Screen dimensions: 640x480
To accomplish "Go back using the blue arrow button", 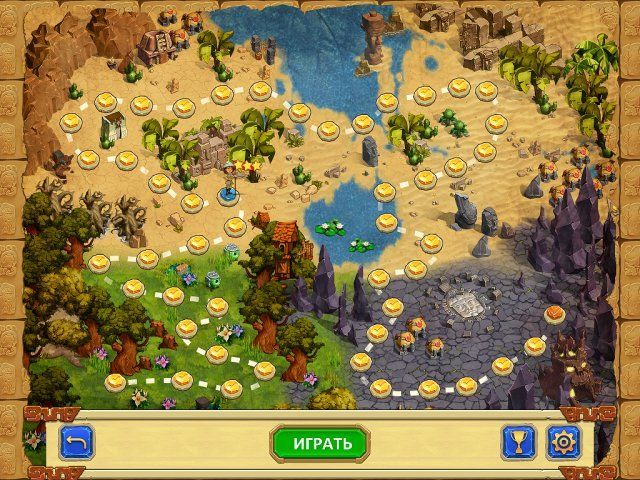I will [x=75, y=442].
